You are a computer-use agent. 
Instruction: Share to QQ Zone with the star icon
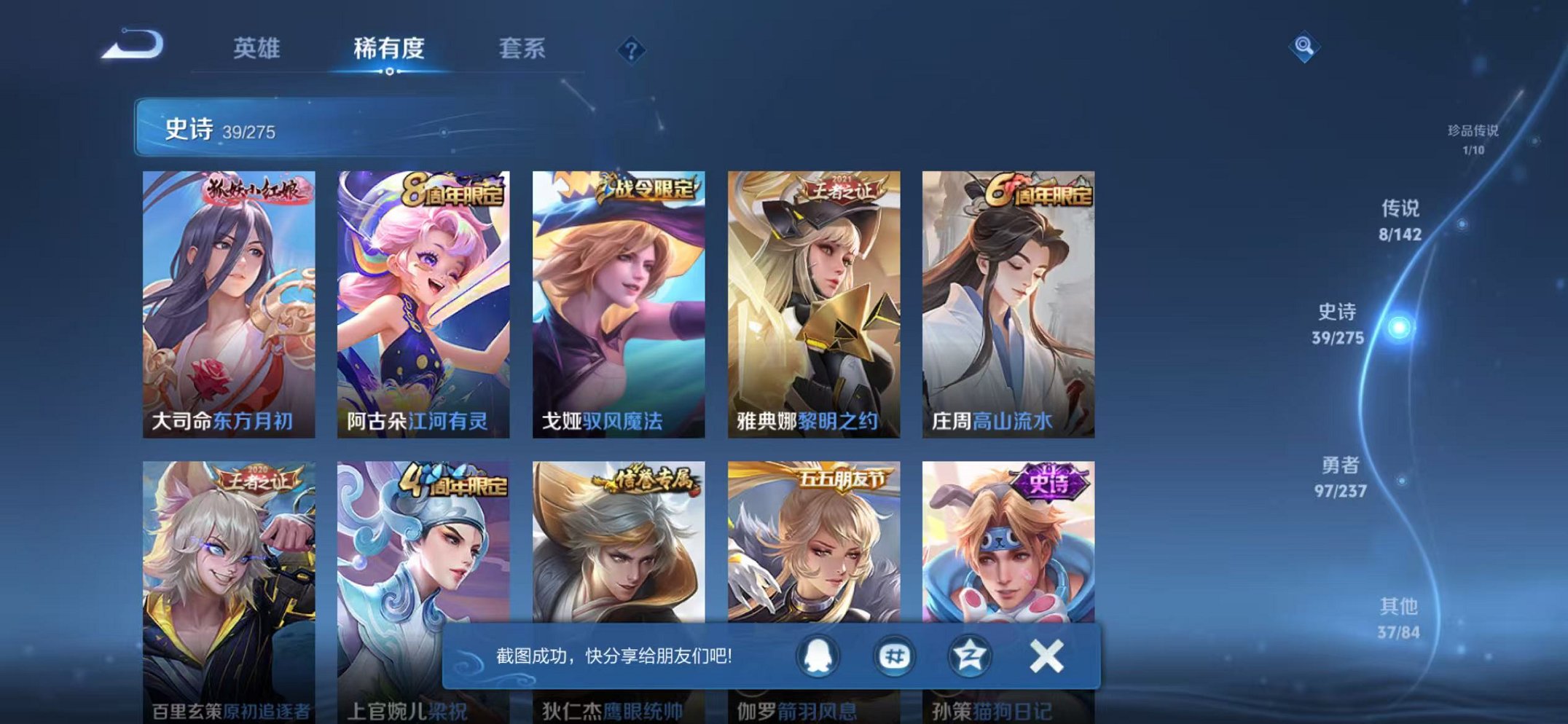coord(969,656)
